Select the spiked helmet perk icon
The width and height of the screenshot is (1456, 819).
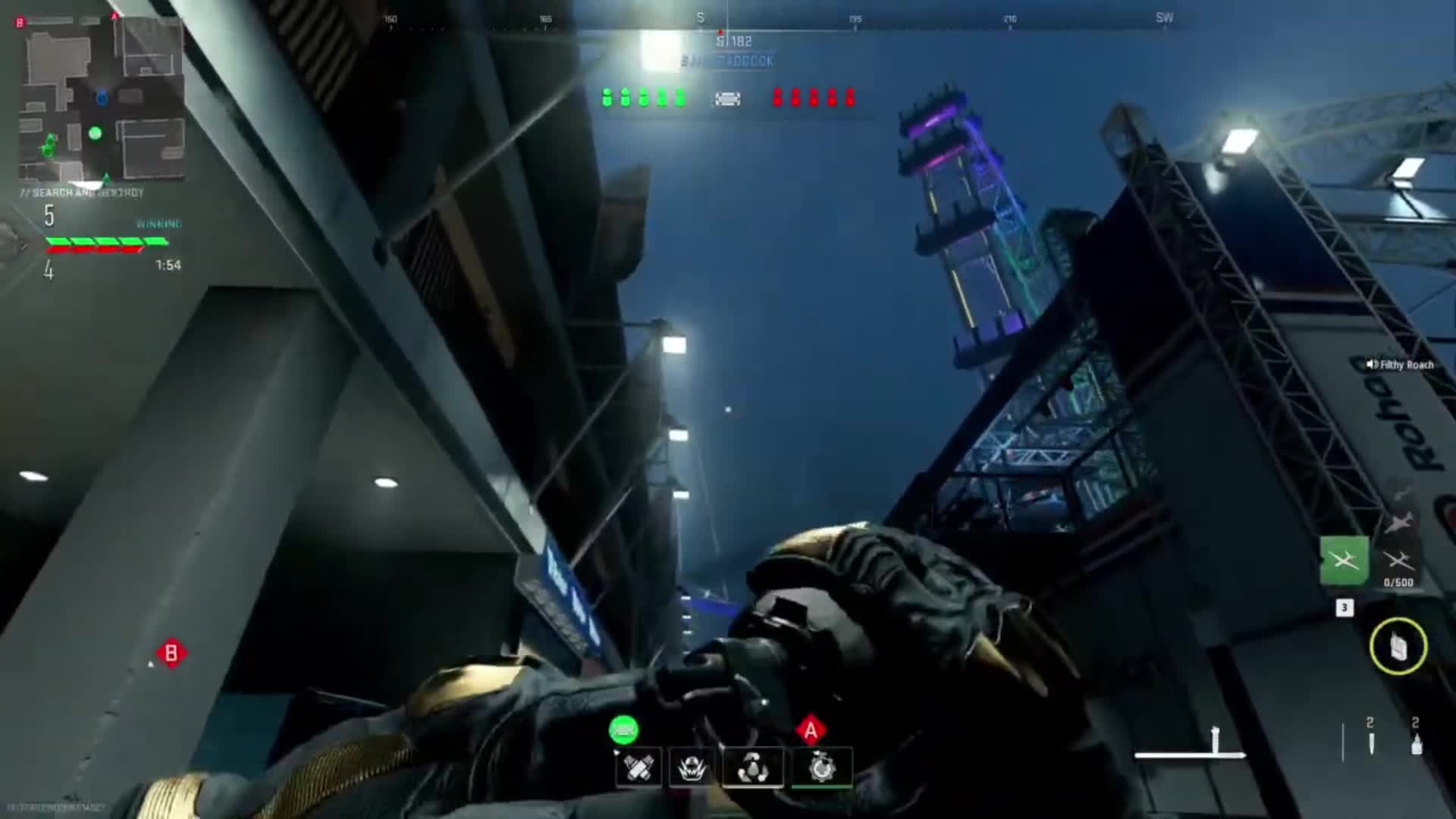692,767
